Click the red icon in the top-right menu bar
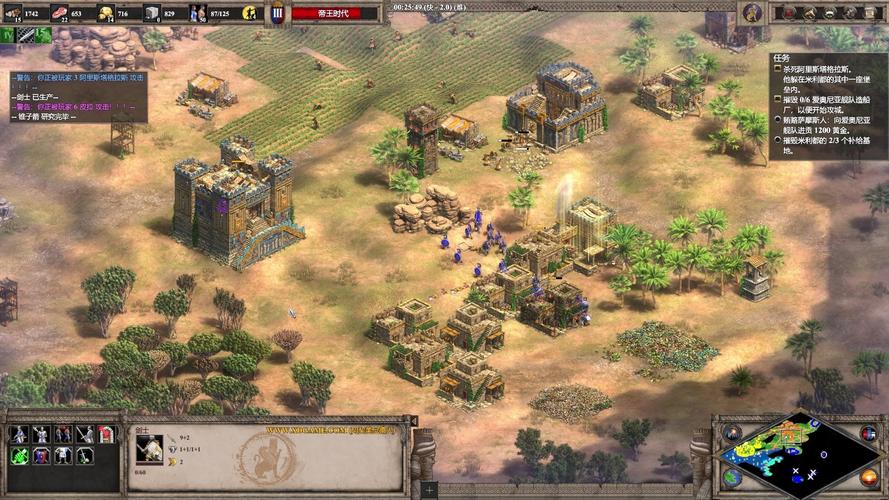Screen dimensions: 889x500 (791, 13)
